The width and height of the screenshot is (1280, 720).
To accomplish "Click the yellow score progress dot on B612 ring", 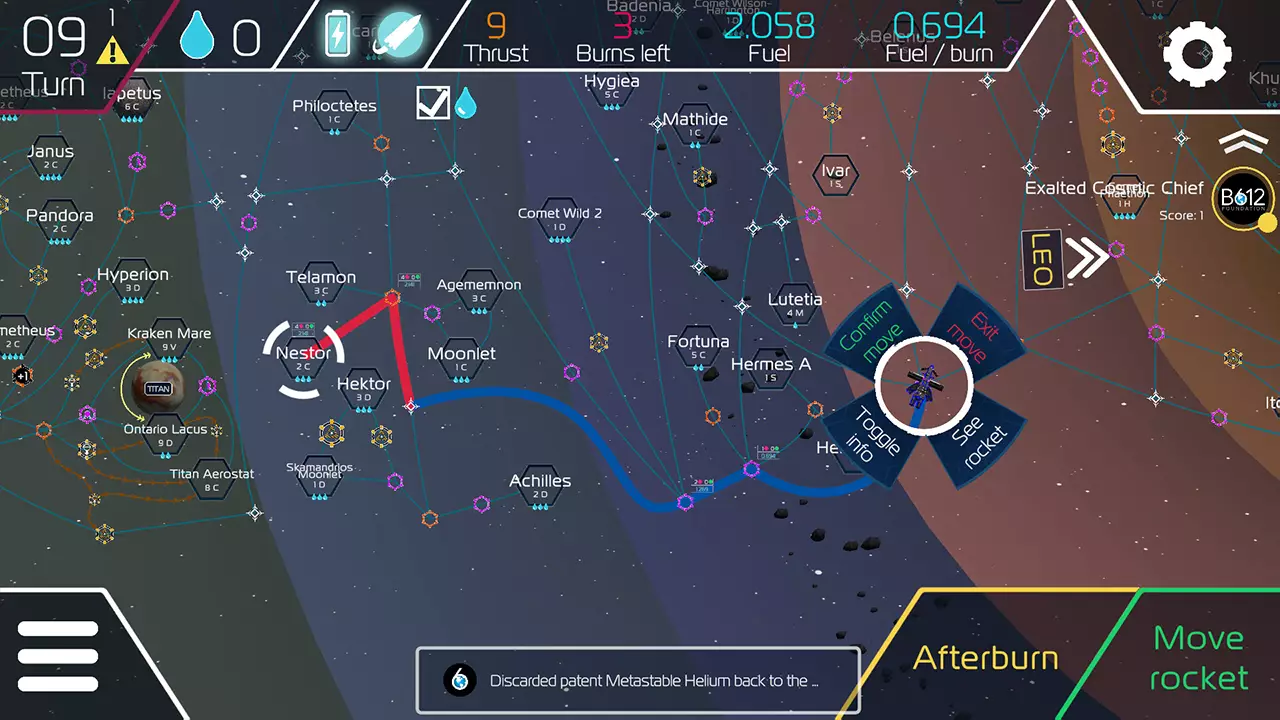I will [x=1267, y=224].
